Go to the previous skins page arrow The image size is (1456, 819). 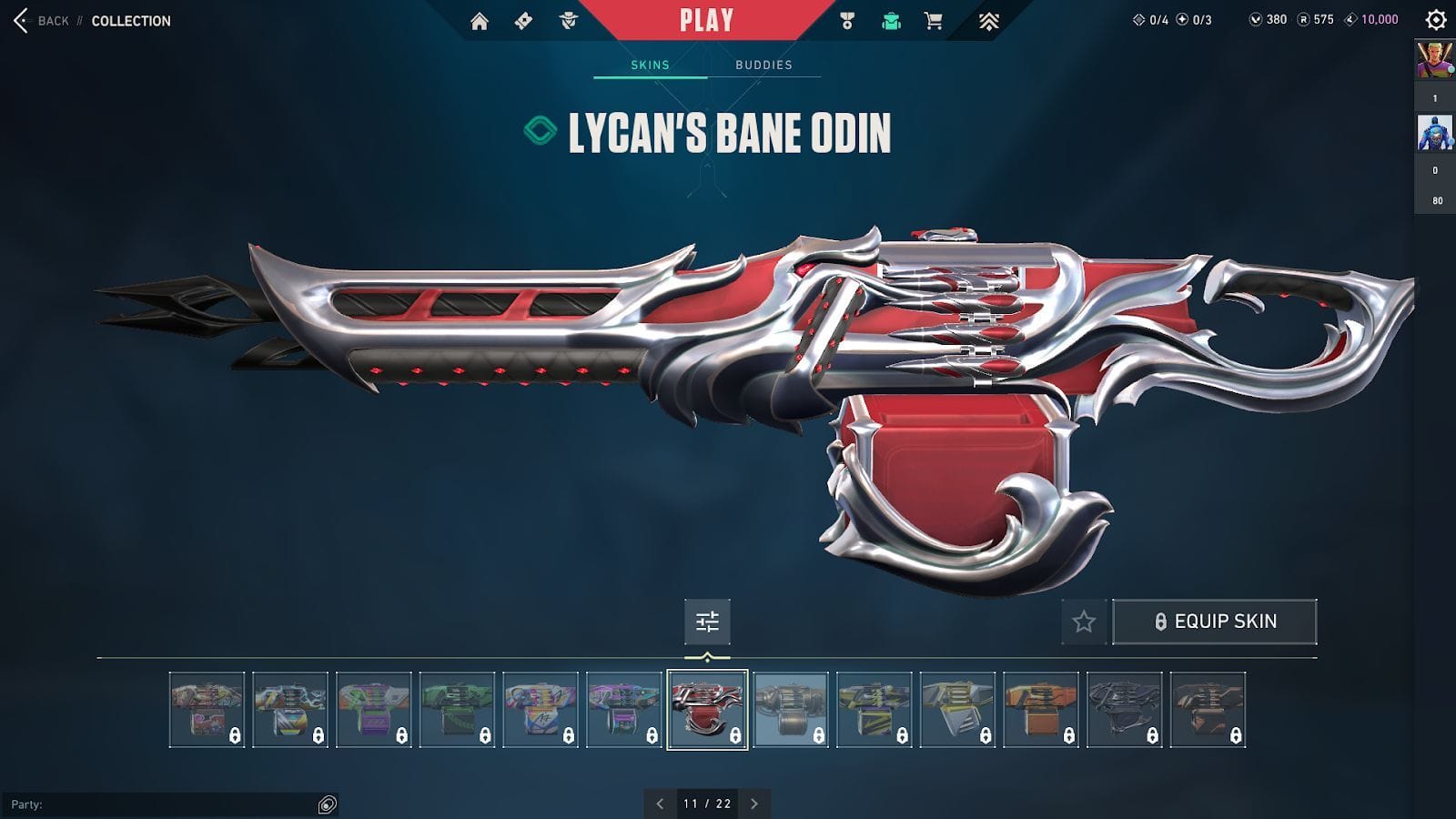pyautogui.click(x=657, y=804)
